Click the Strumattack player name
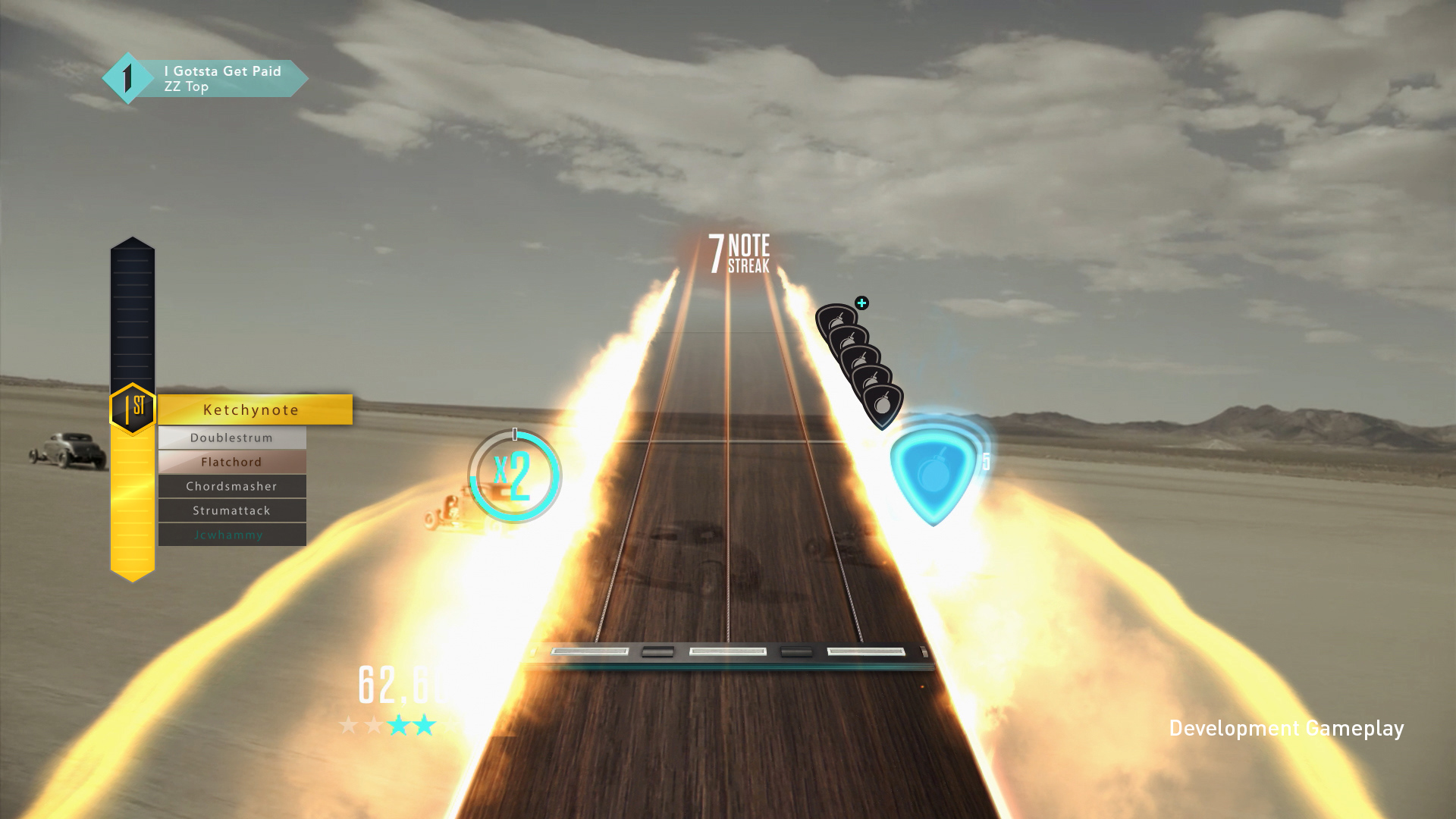Screen dimensions: 1456x819 click(231, 510)
